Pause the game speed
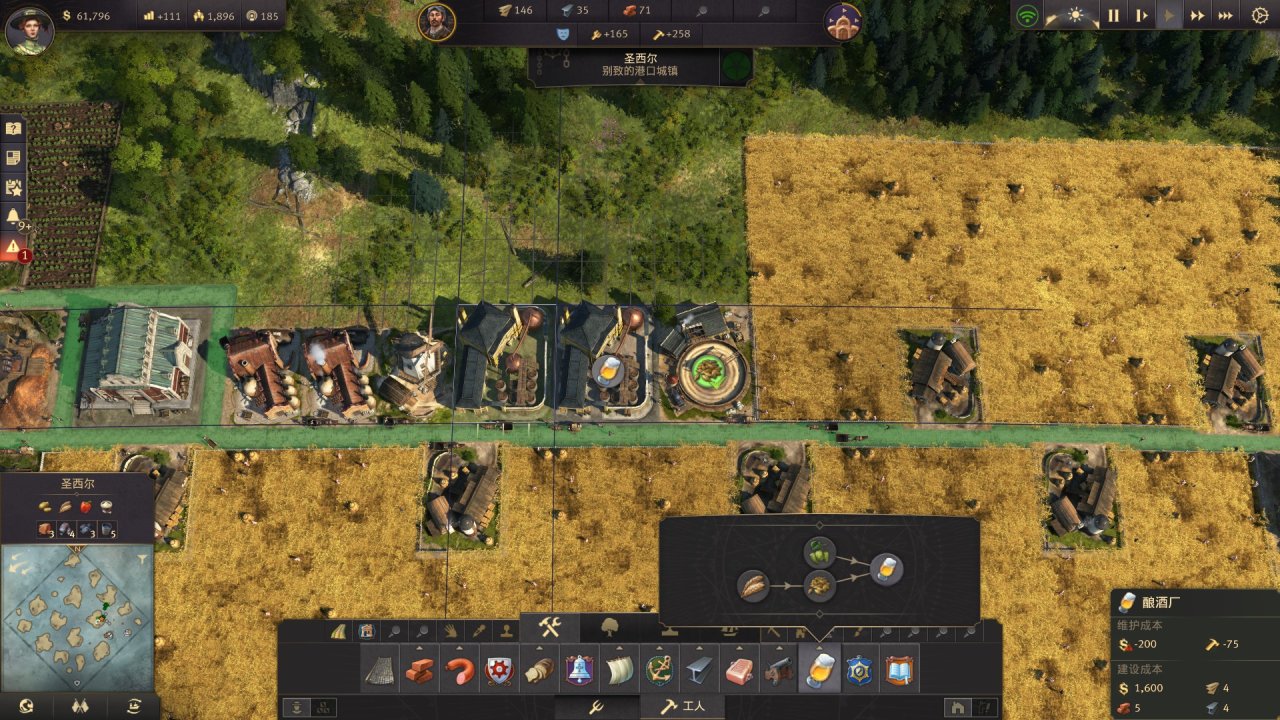This screenshot has width=1280, height=720. coord(1113,15)
